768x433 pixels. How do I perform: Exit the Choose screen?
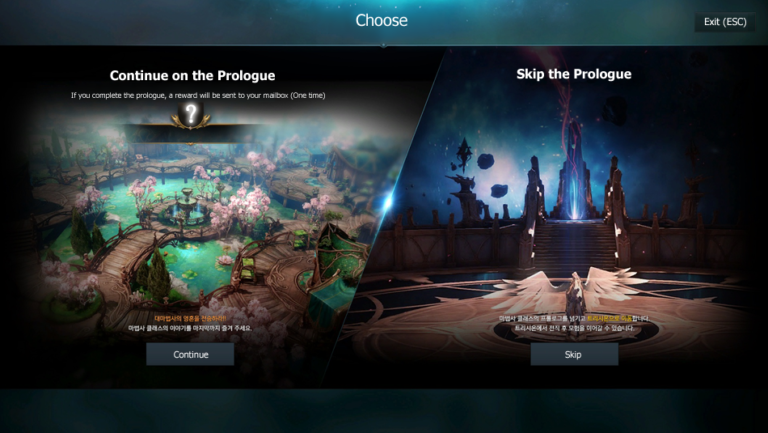(x=724, y=21)
